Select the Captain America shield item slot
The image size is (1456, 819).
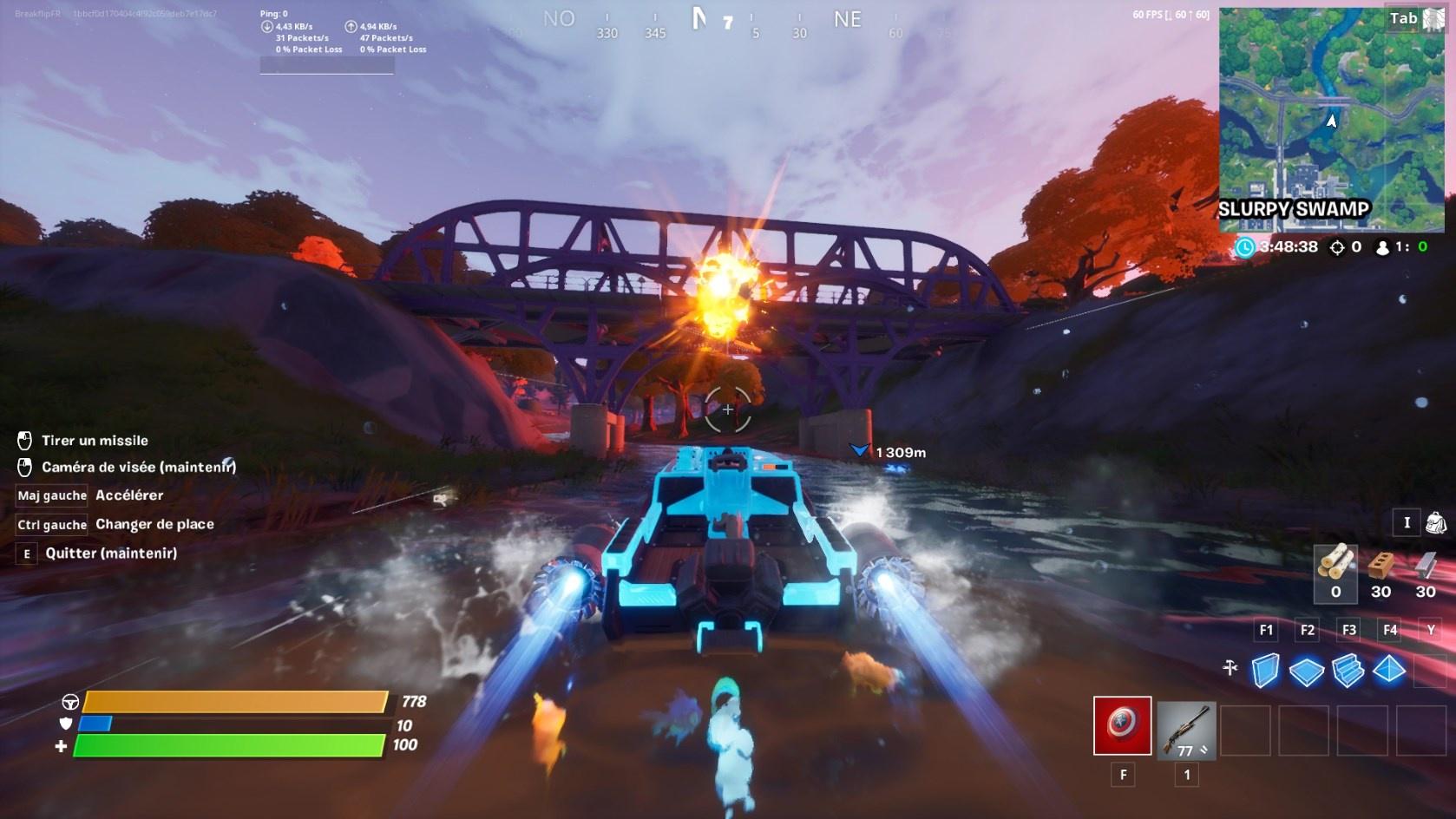click(x=1123, y=727)
